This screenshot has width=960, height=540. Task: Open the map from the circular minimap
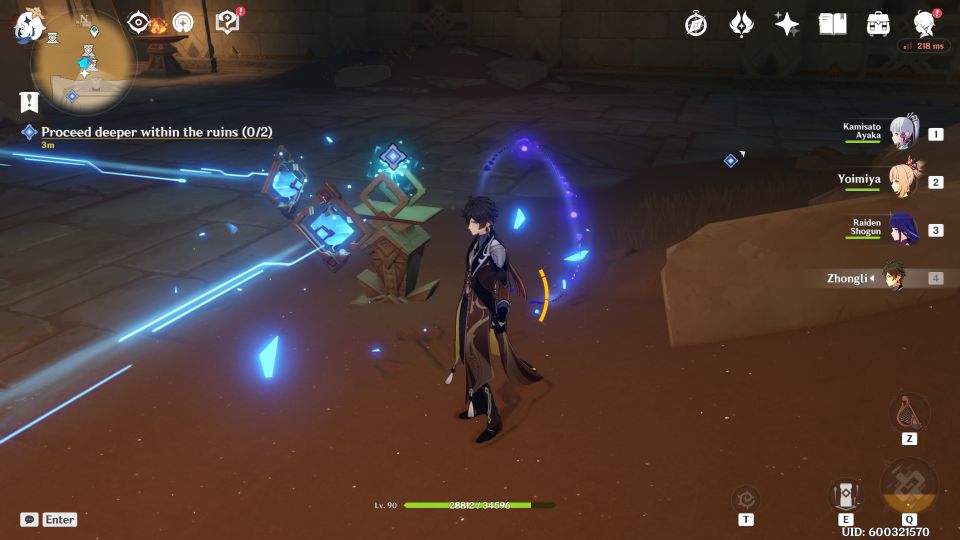(x=84, y=62)
